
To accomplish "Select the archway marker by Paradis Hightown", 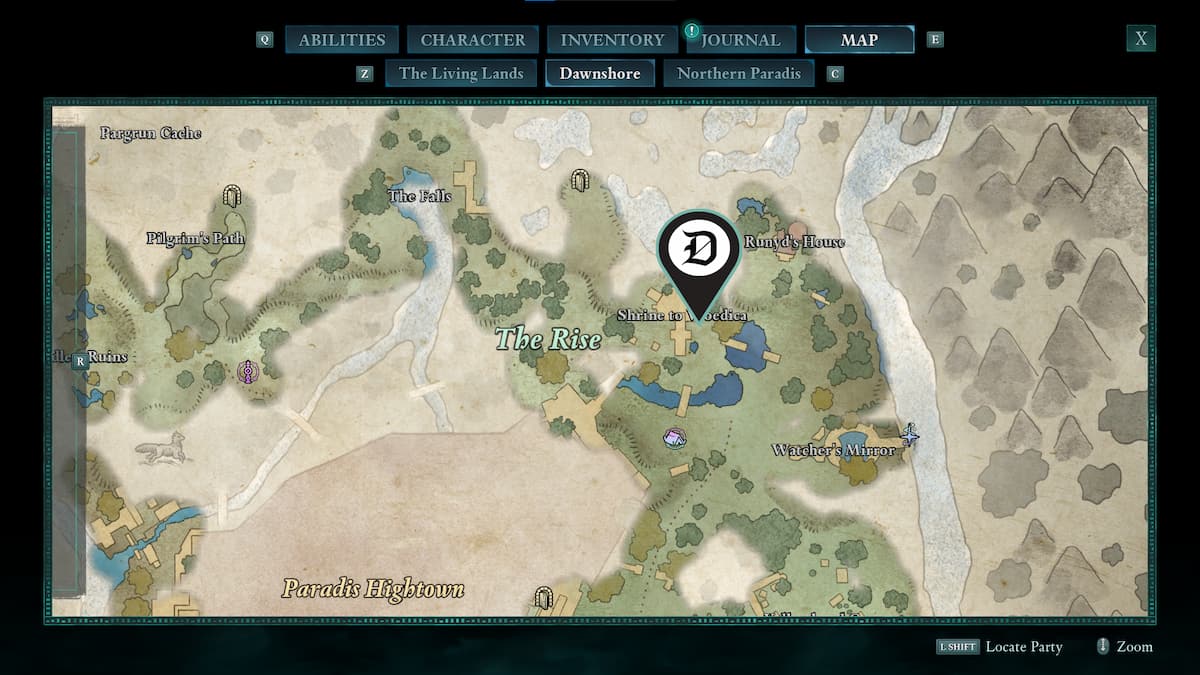I will tap(544, 598).
